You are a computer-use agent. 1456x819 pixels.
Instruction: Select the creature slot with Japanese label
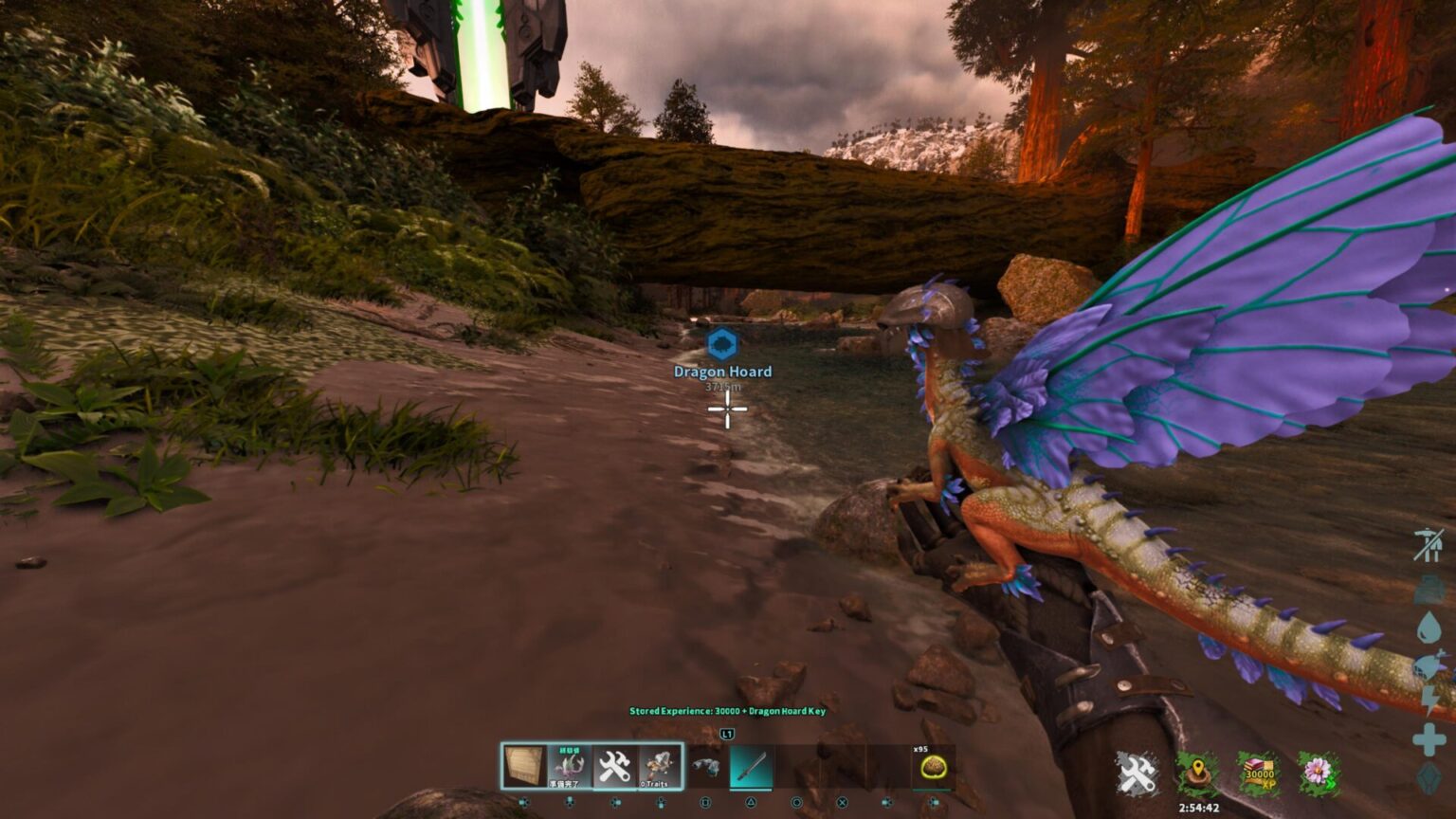pyautogui.click(x=569, y=766)
